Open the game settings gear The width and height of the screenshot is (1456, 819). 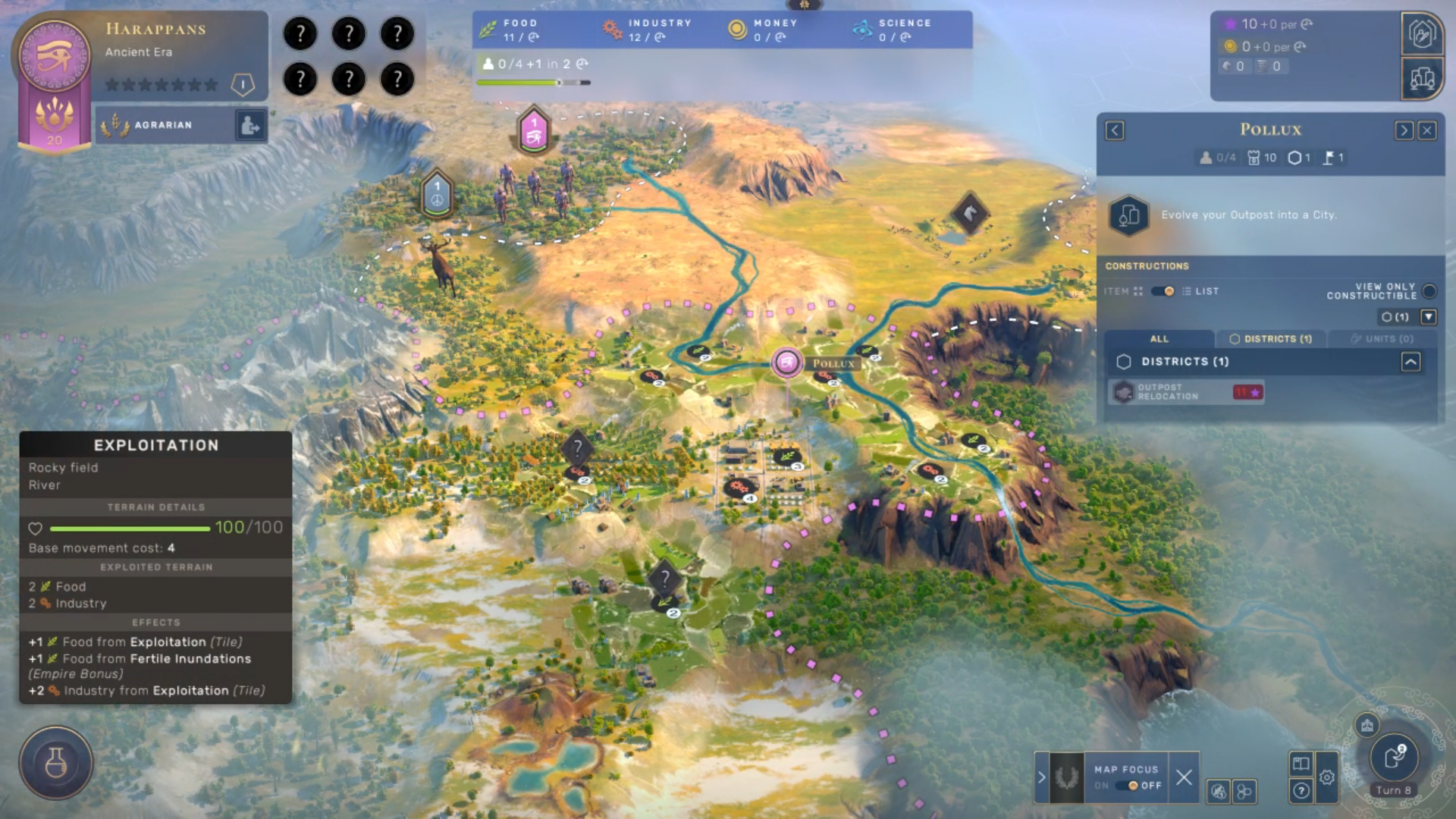coord(1326,777)
